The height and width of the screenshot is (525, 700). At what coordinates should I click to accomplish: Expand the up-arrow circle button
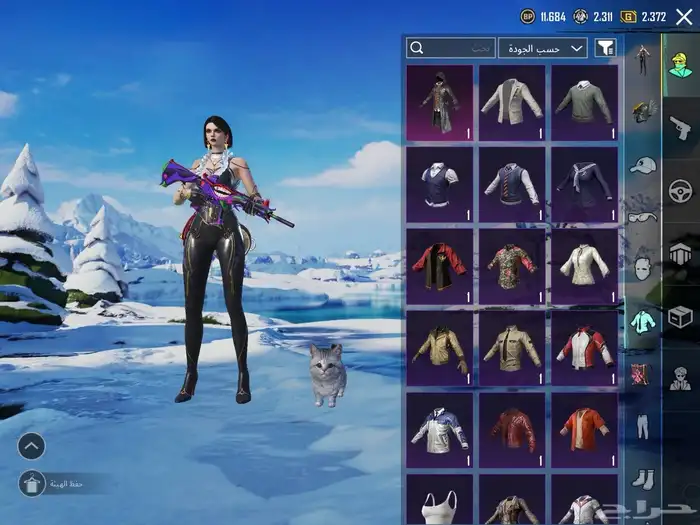[32, 446]
